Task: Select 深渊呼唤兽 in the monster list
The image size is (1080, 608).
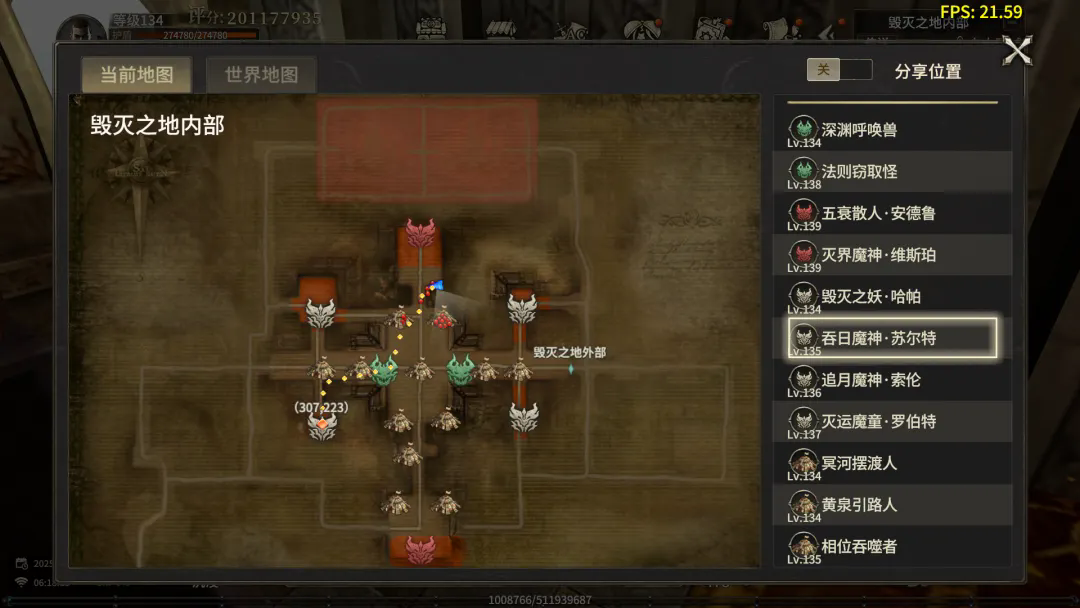Action: tap(892, 130)
